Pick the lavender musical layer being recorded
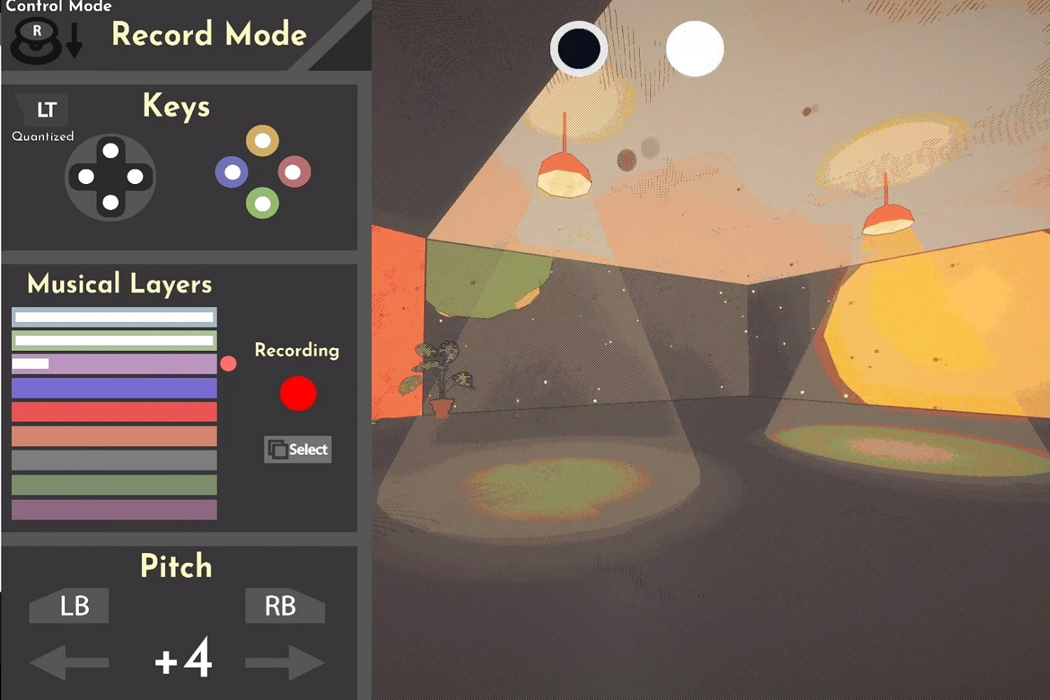This screenshot has width=1050, height=700. coord(114,364)
